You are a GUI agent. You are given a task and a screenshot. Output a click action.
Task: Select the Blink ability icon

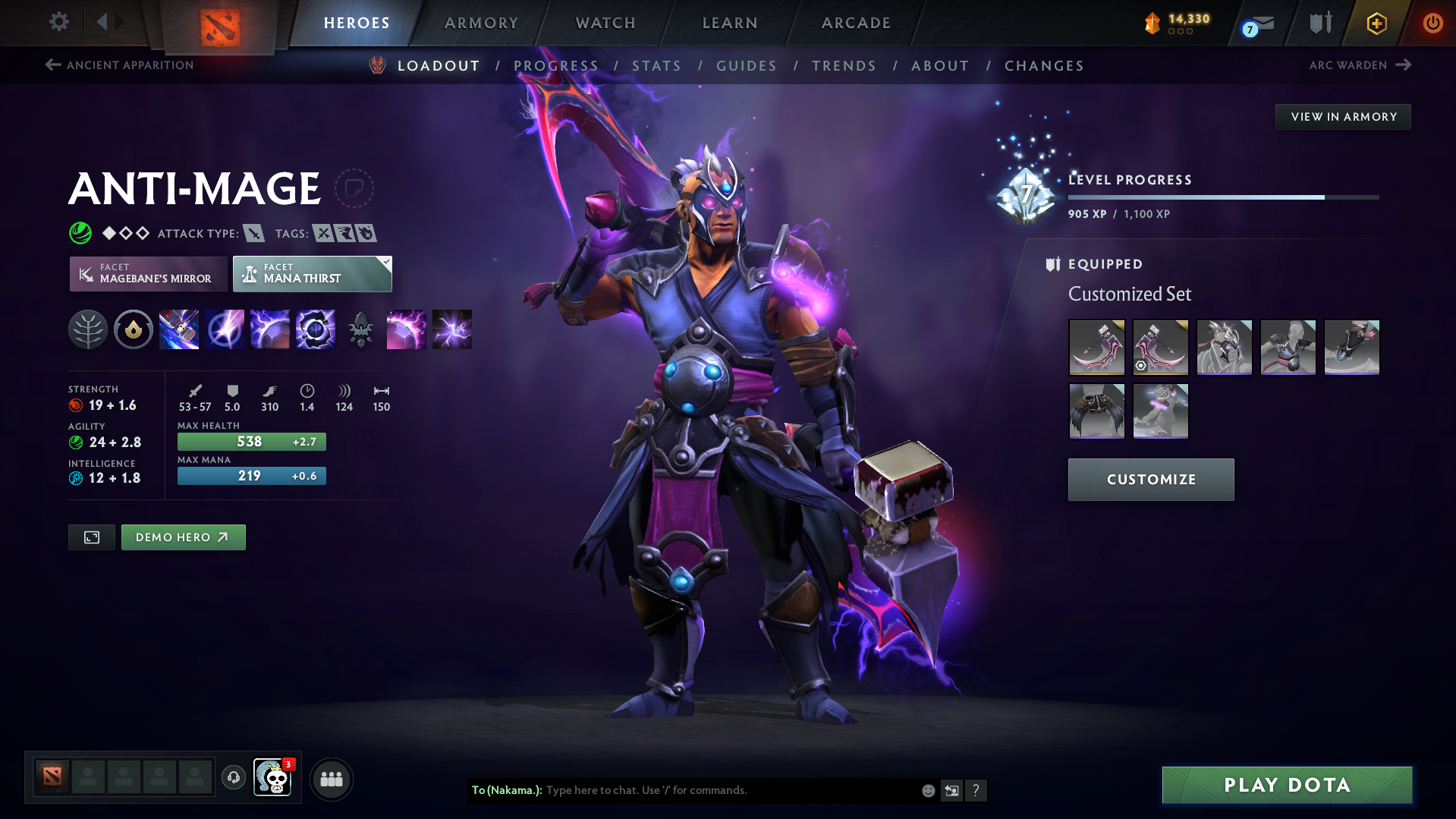coord(225,329)
